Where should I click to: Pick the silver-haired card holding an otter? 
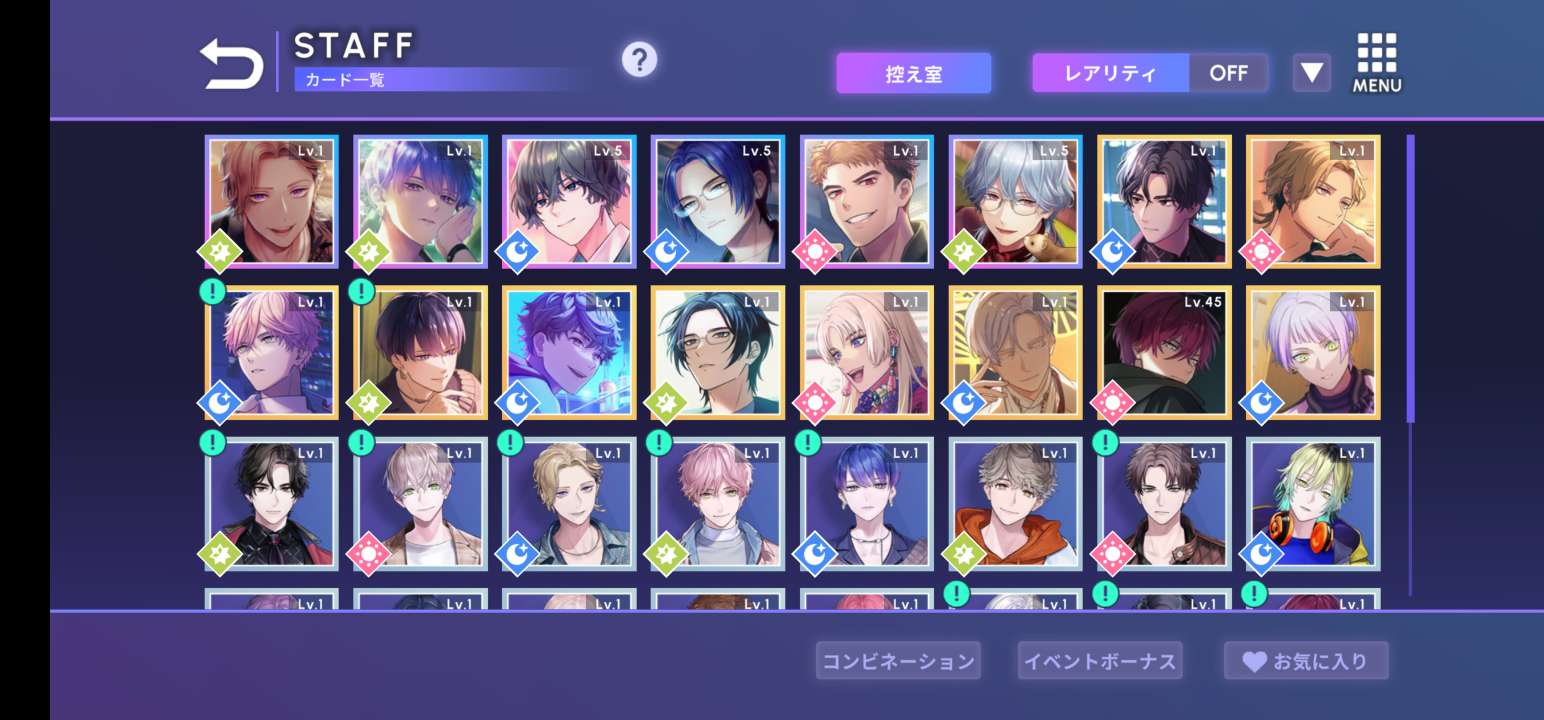click(x=1015, y=201)
